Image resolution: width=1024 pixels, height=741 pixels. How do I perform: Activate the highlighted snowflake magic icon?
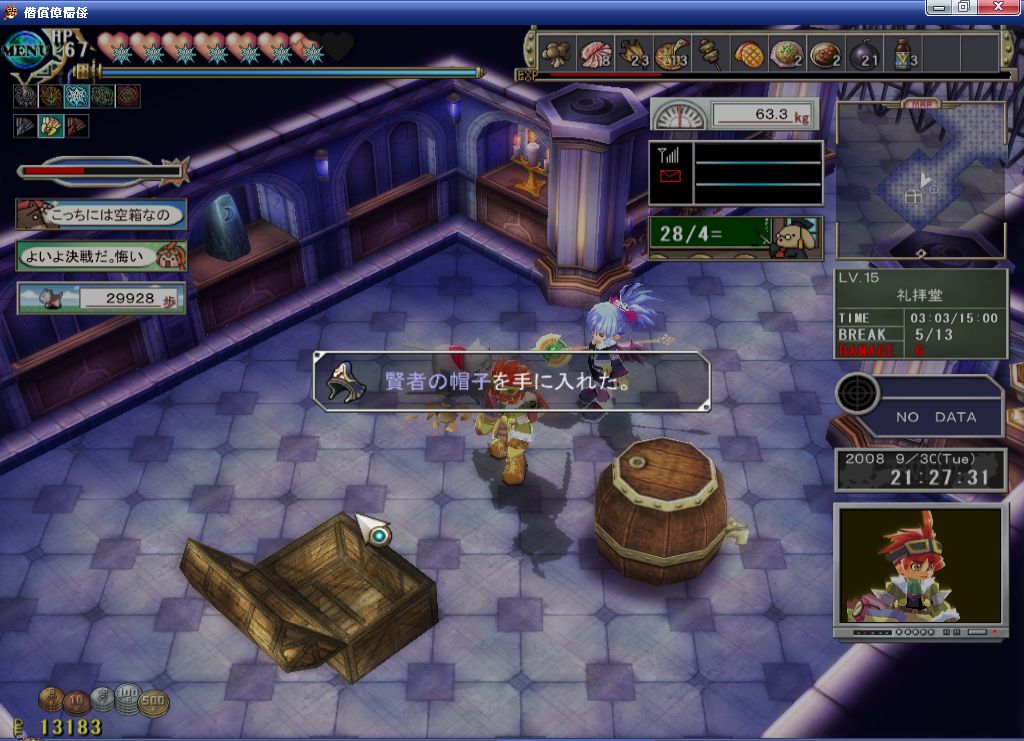pos(76,97)
